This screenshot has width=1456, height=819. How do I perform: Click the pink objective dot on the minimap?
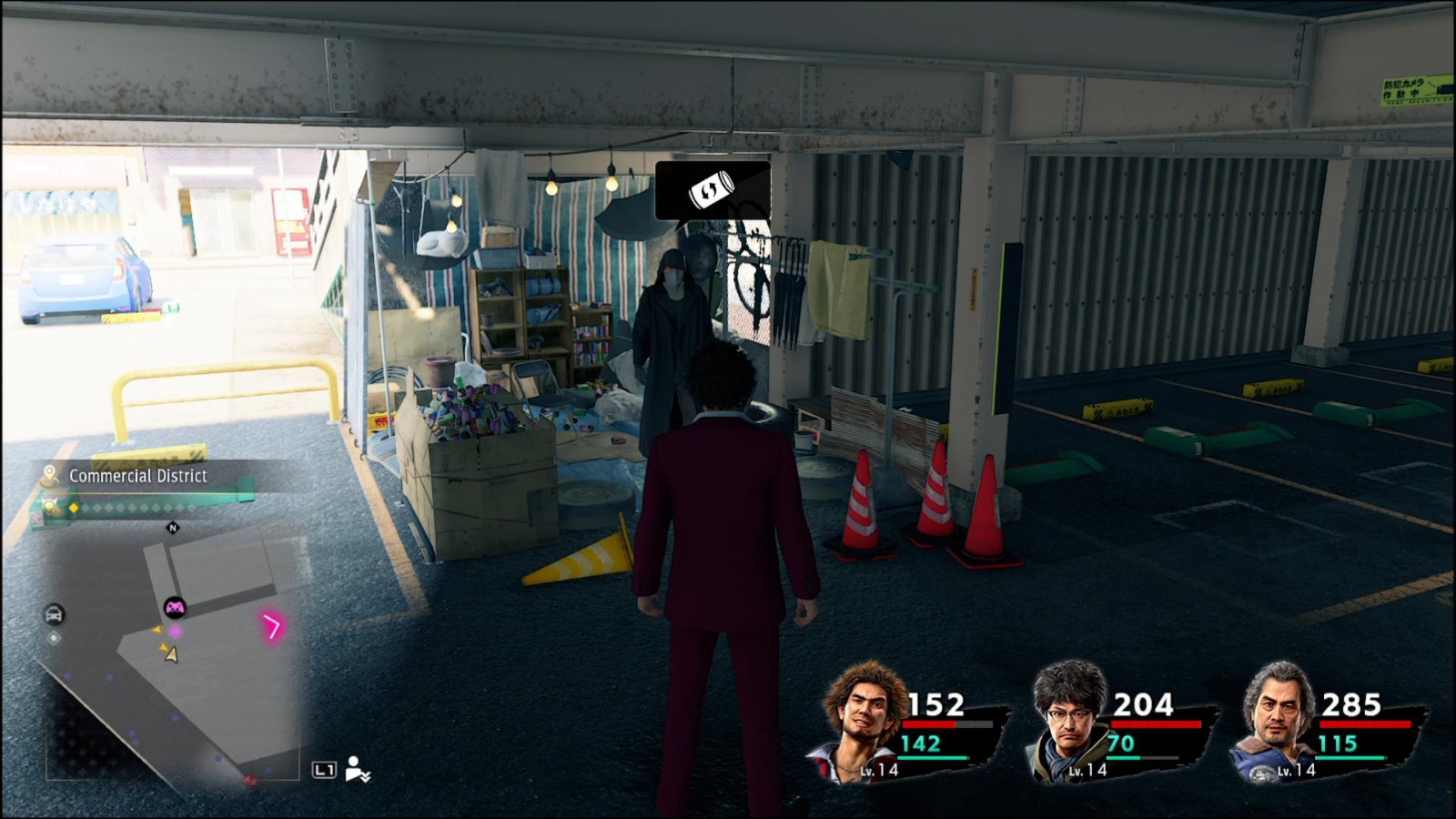[x=176, y=631]
